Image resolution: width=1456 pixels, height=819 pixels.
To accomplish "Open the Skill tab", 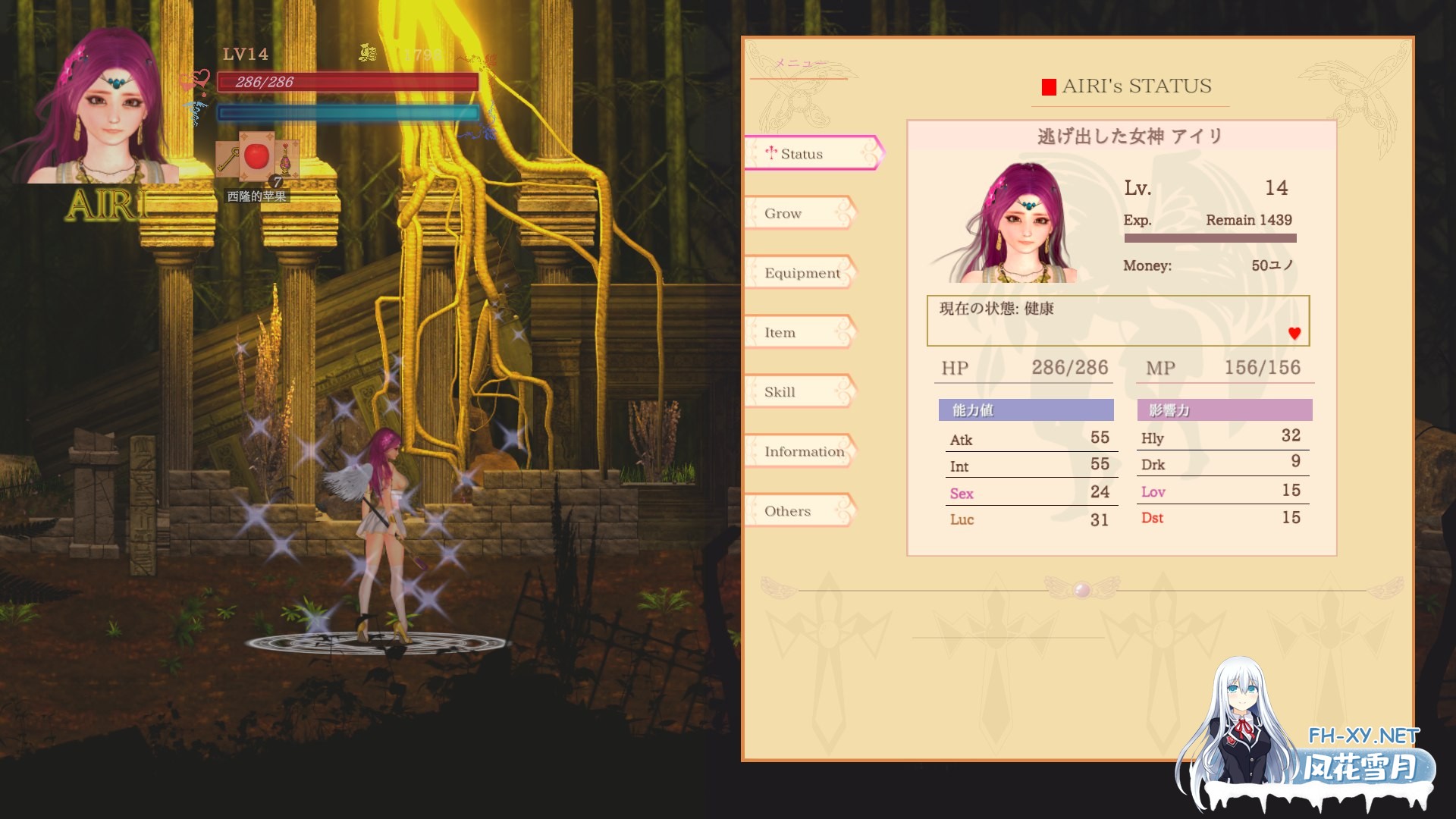I will coord(780,392).
